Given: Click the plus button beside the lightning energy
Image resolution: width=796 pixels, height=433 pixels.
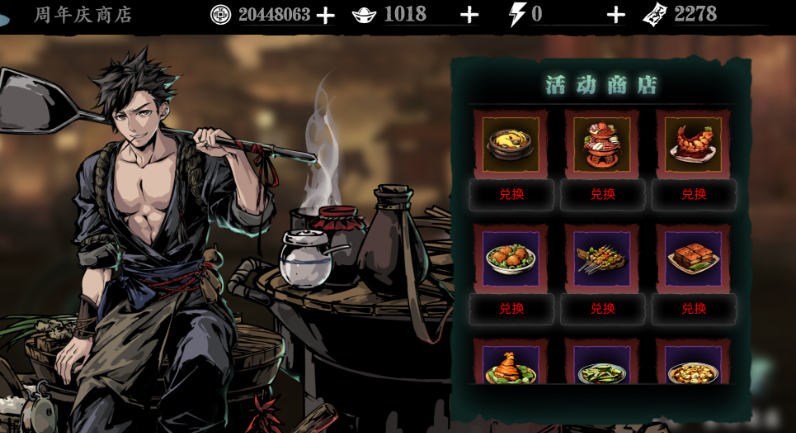Looking at the screenshot, I should click(616, 15).
